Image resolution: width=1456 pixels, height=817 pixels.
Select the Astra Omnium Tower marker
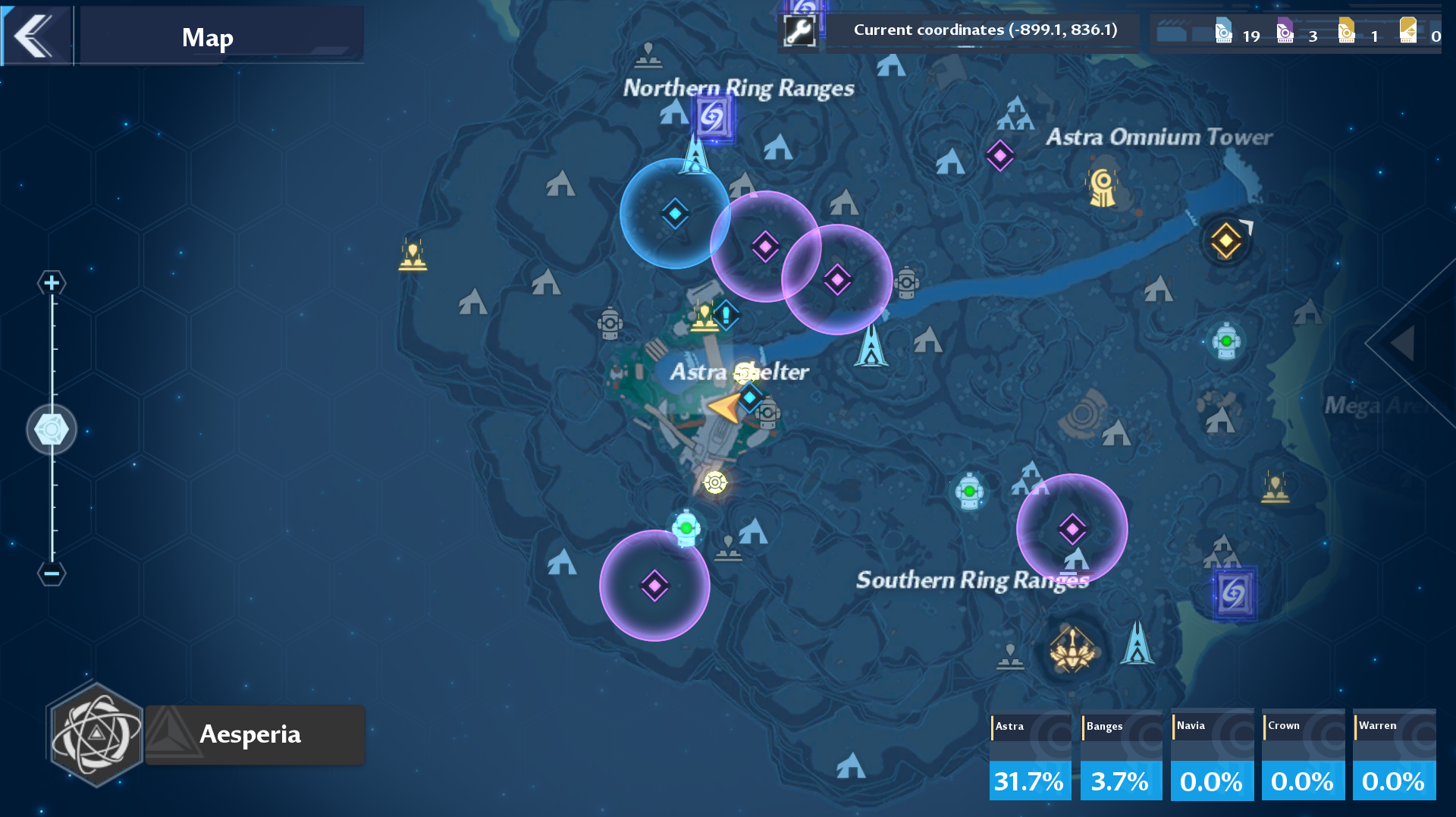(x=1103, y=185)
